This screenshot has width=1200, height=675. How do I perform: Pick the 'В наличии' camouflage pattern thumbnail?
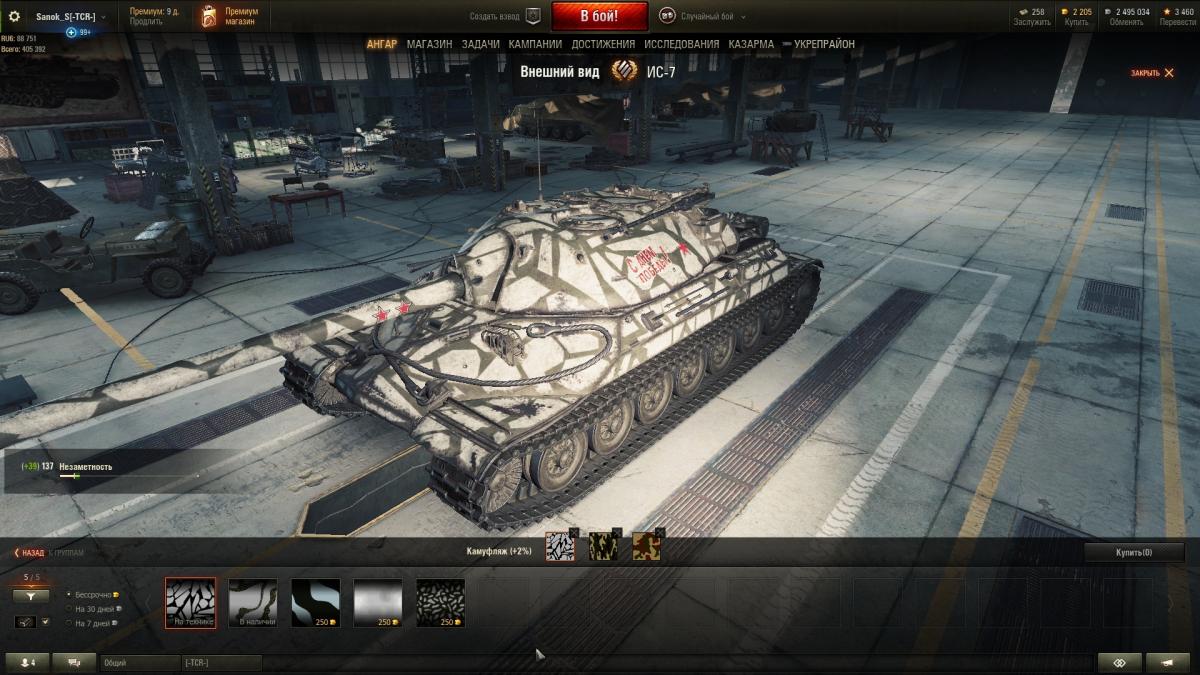(x=253, y=603)
